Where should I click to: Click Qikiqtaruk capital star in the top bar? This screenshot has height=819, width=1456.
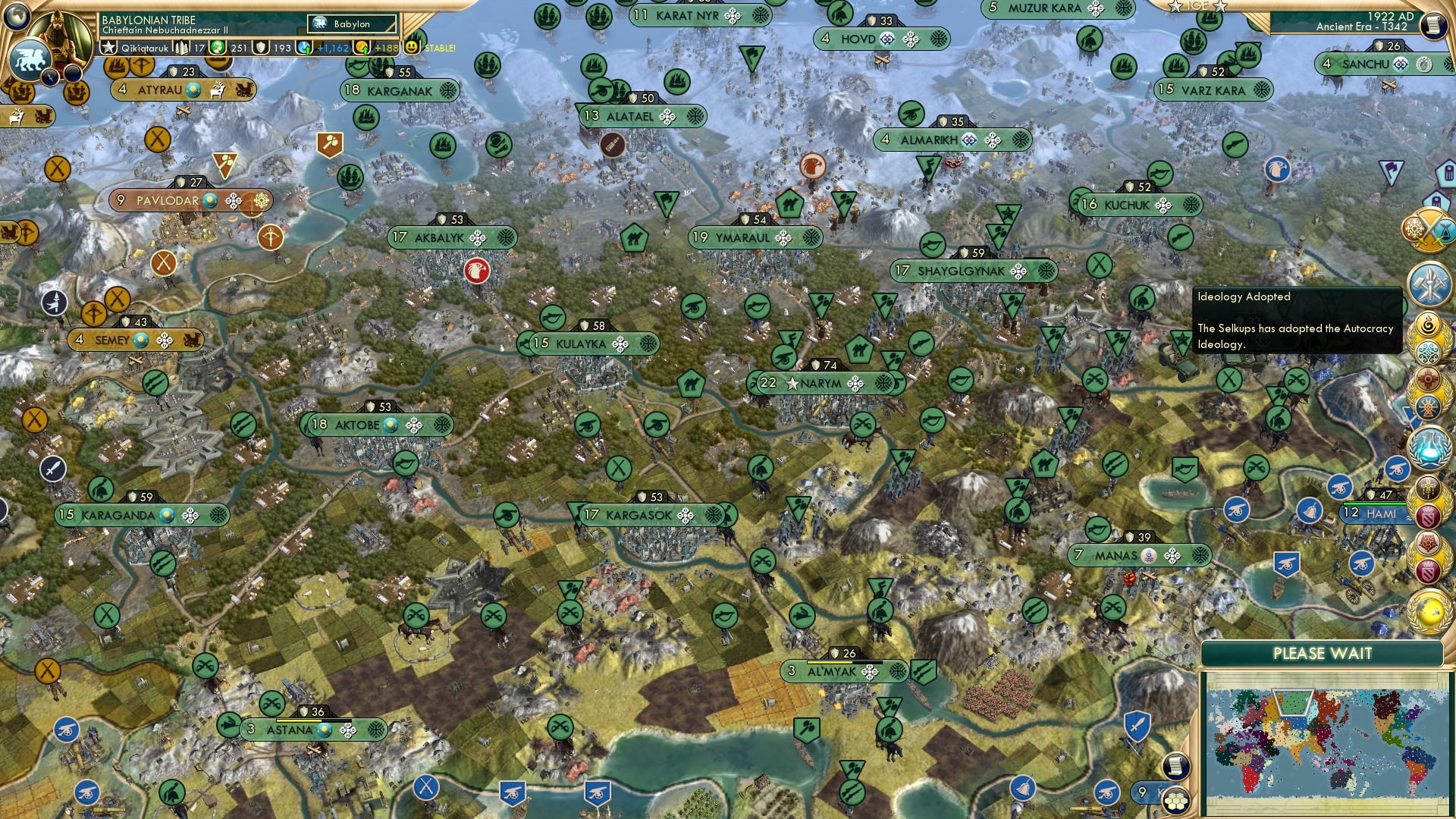108,48
